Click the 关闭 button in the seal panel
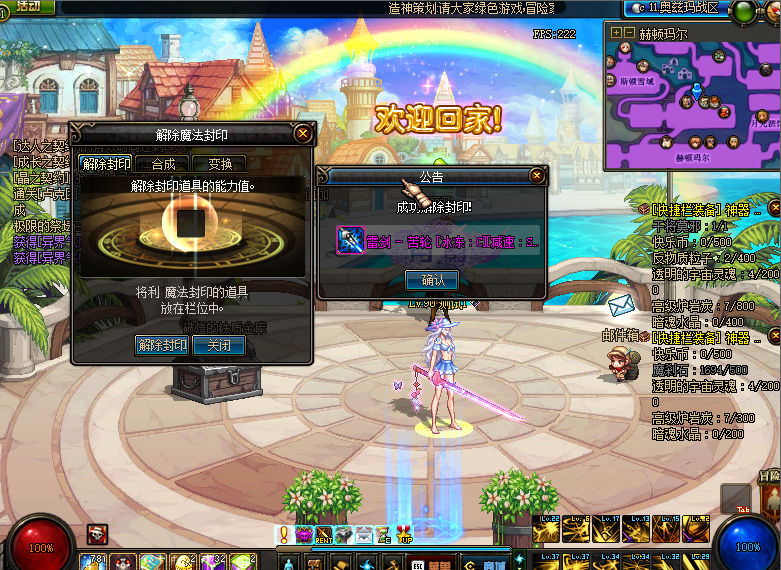The height and width of the screenshot is (570, 781). click(218, 345)
